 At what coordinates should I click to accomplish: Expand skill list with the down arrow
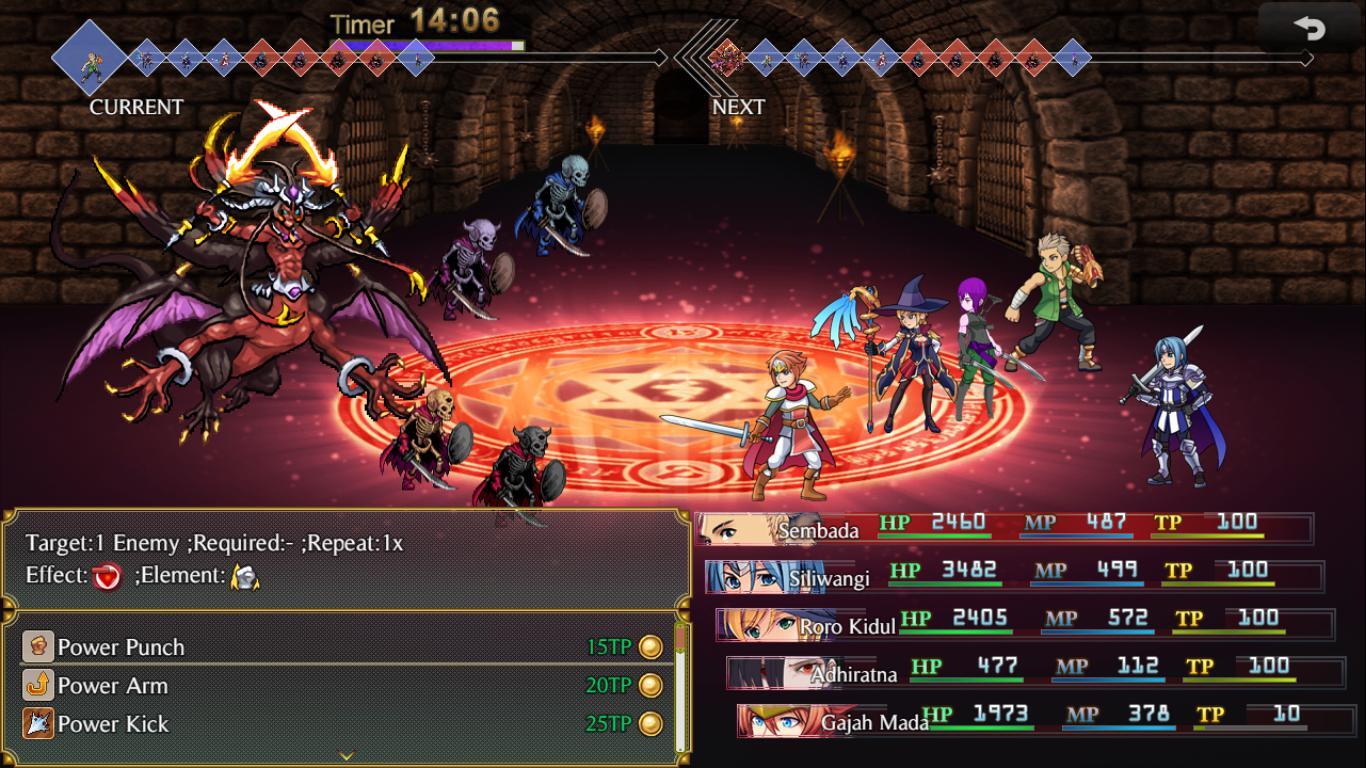pyautogui.click(x=347, y=756)
